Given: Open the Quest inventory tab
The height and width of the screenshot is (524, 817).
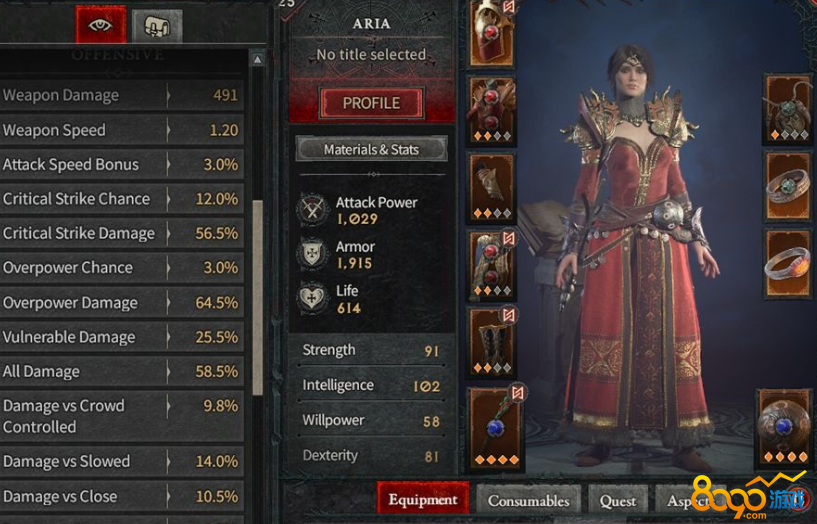Looking at the screenshot, I should [617, 500].
